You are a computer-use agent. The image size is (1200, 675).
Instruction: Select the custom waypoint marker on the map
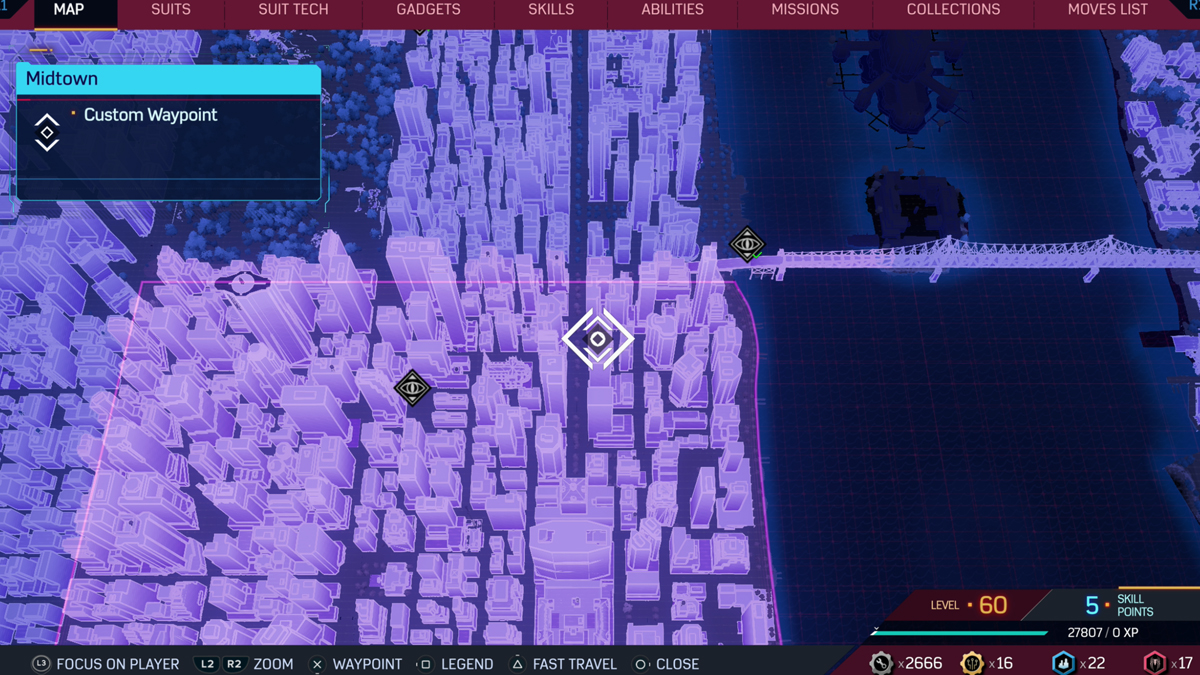pyautogui.click(x=598, y=339)
